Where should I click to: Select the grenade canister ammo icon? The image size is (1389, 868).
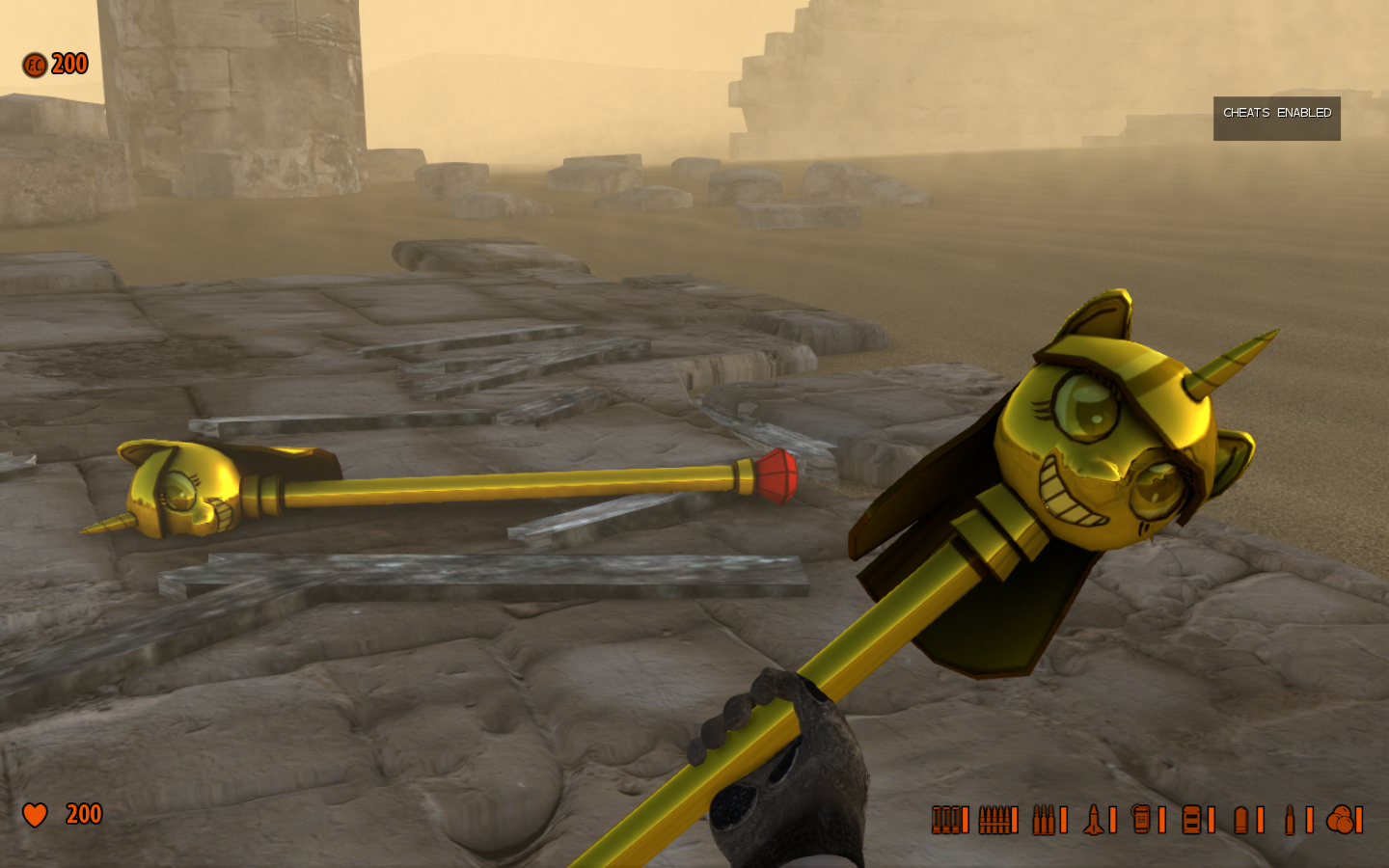(x=1142, y=820)
